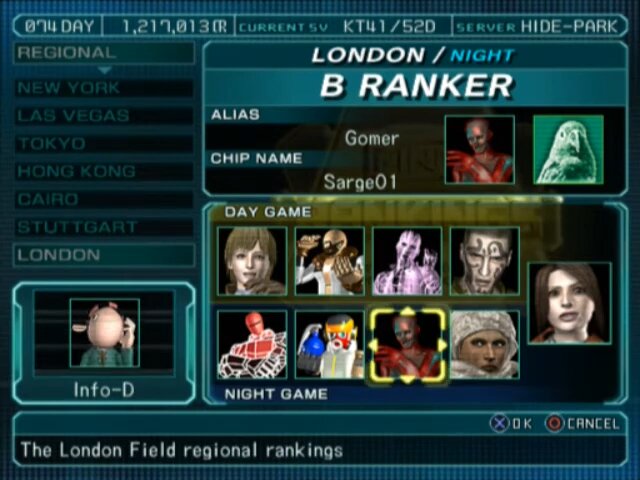The width and height of the screenshot is (640, 480).
Task: Select the brown-haired woman large portrait
Action: 569,302
